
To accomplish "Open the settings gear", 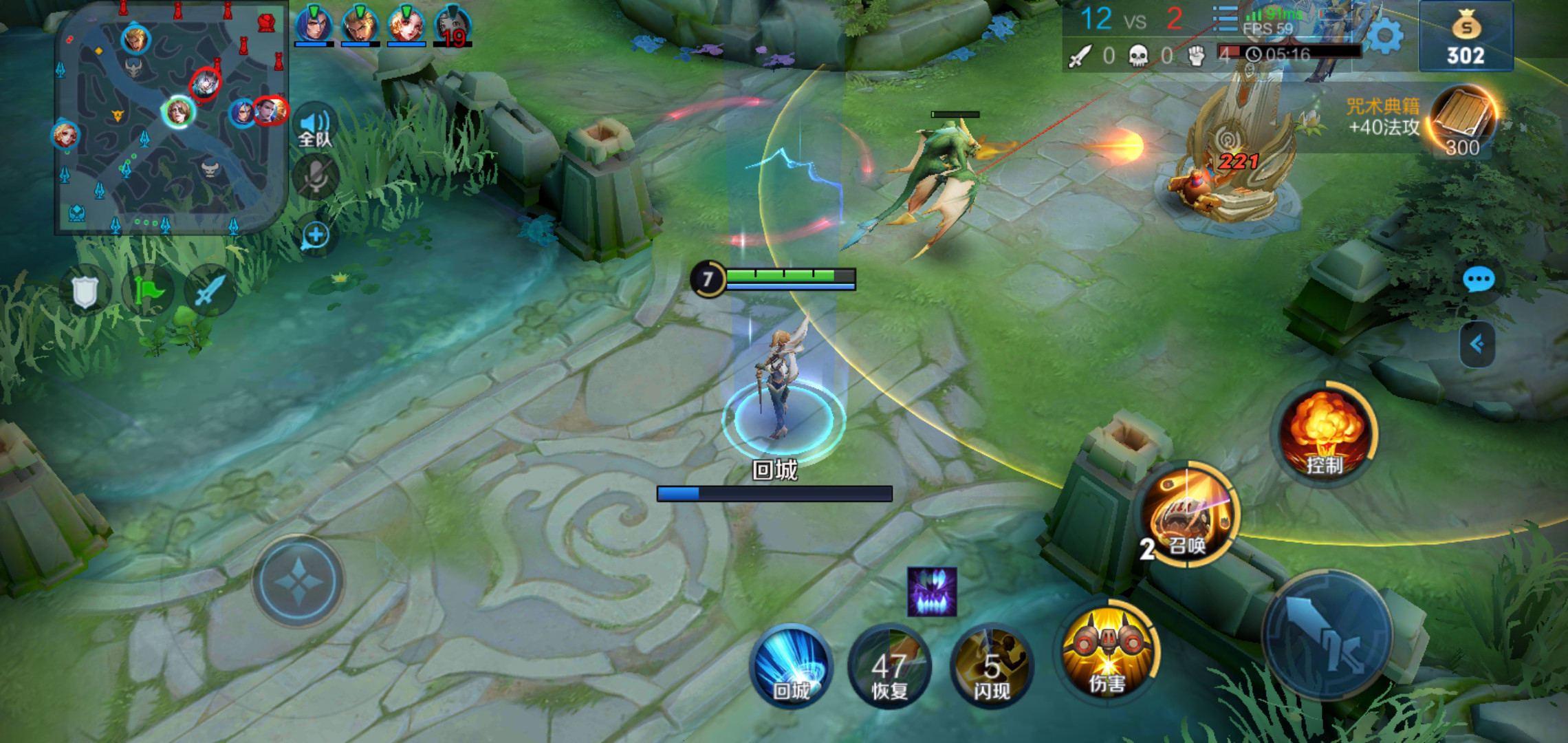I will (x=1385, y=36).
